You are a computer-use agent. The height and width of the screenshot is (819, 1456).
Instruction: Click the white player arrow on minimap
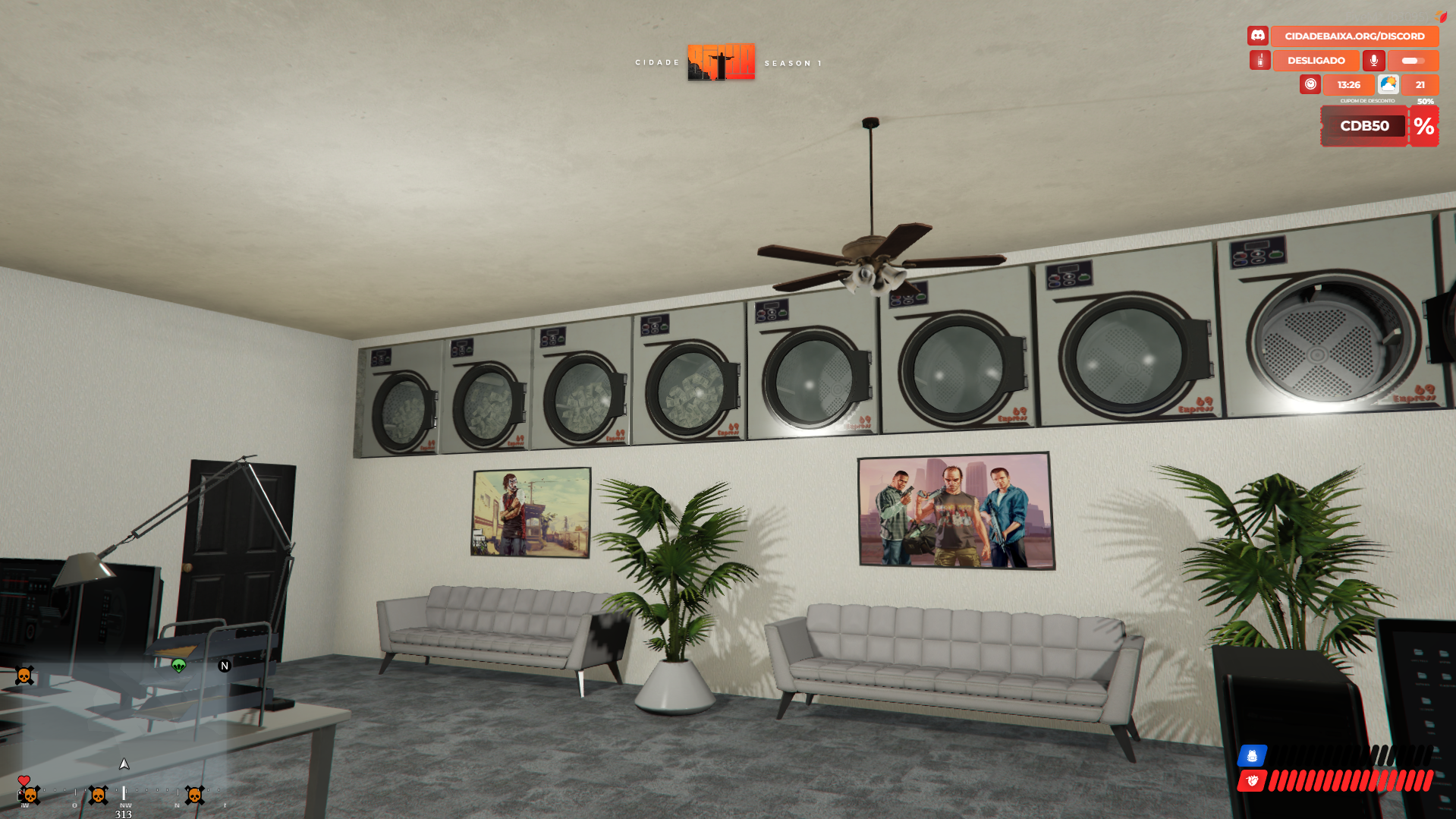124,764
